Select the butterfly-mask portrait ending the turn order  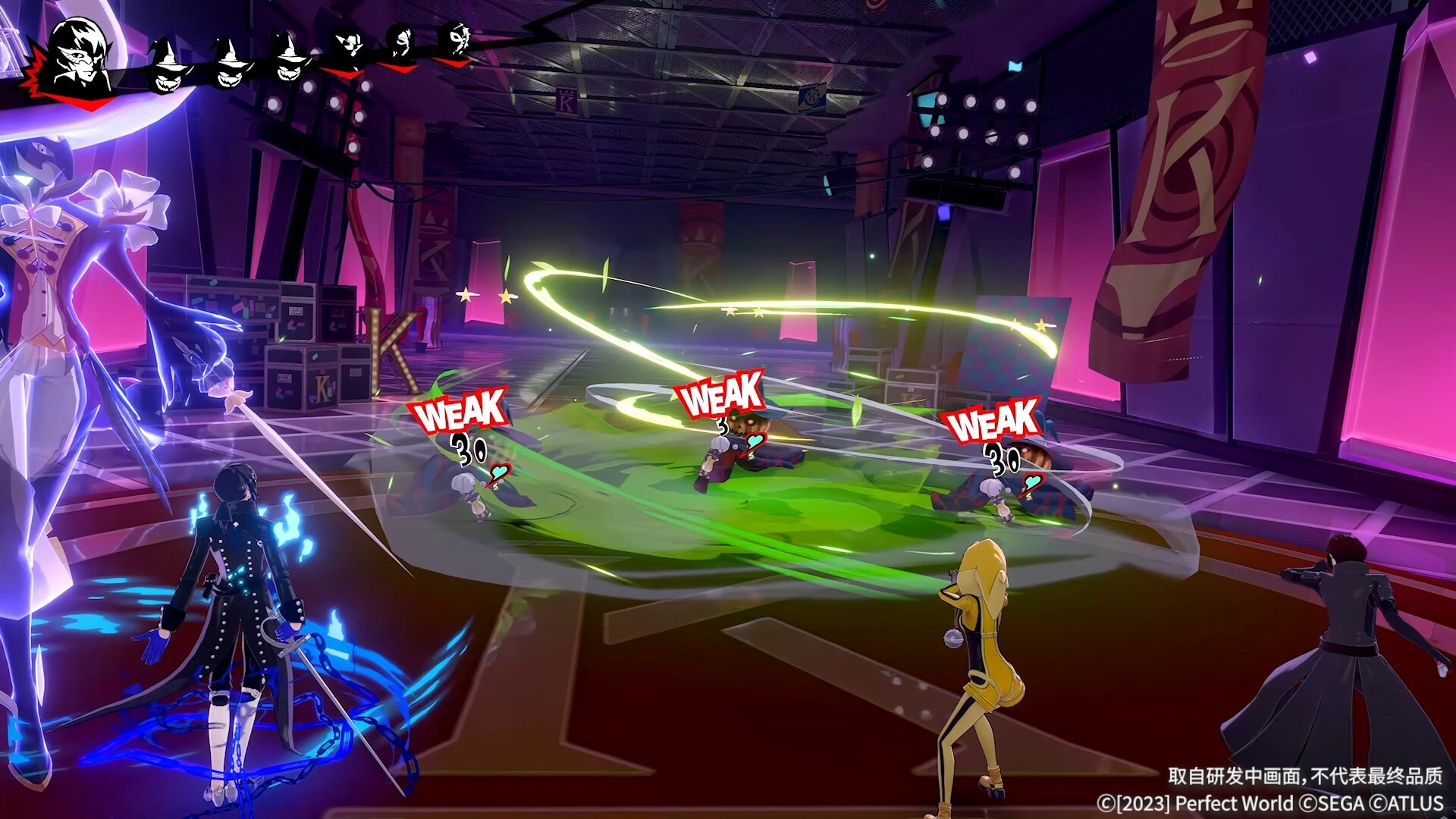coord(457,40)
